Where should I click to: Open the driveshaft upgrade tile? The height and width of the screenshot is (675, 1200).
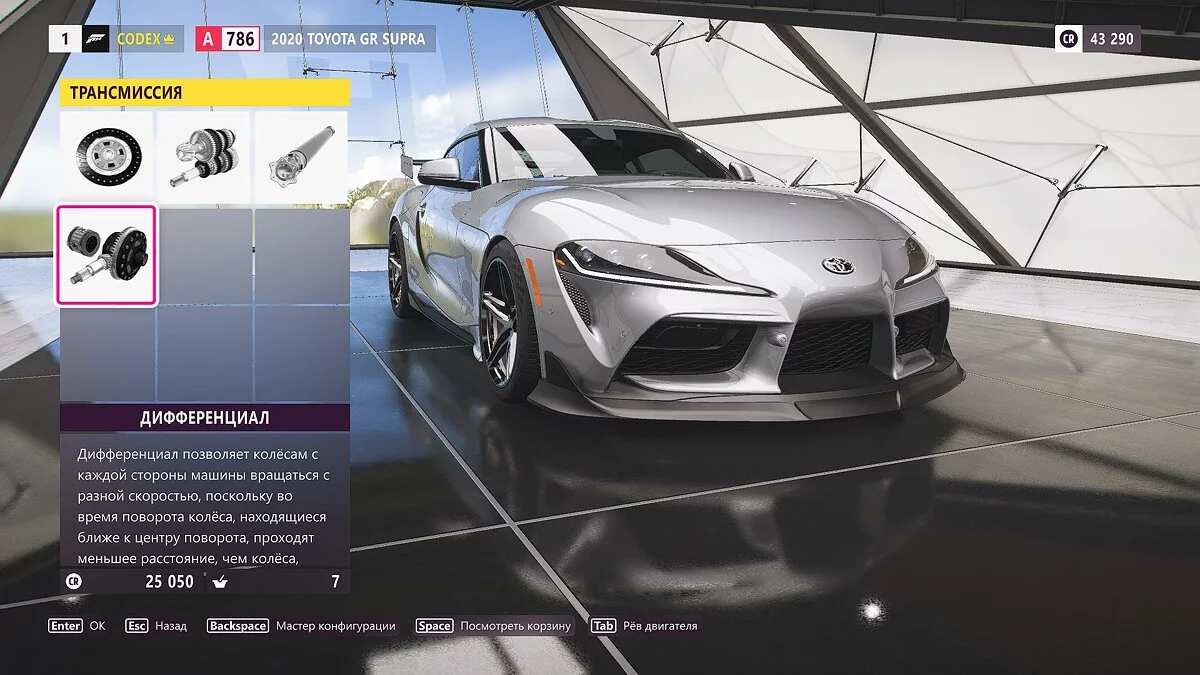tap(300, 155)
